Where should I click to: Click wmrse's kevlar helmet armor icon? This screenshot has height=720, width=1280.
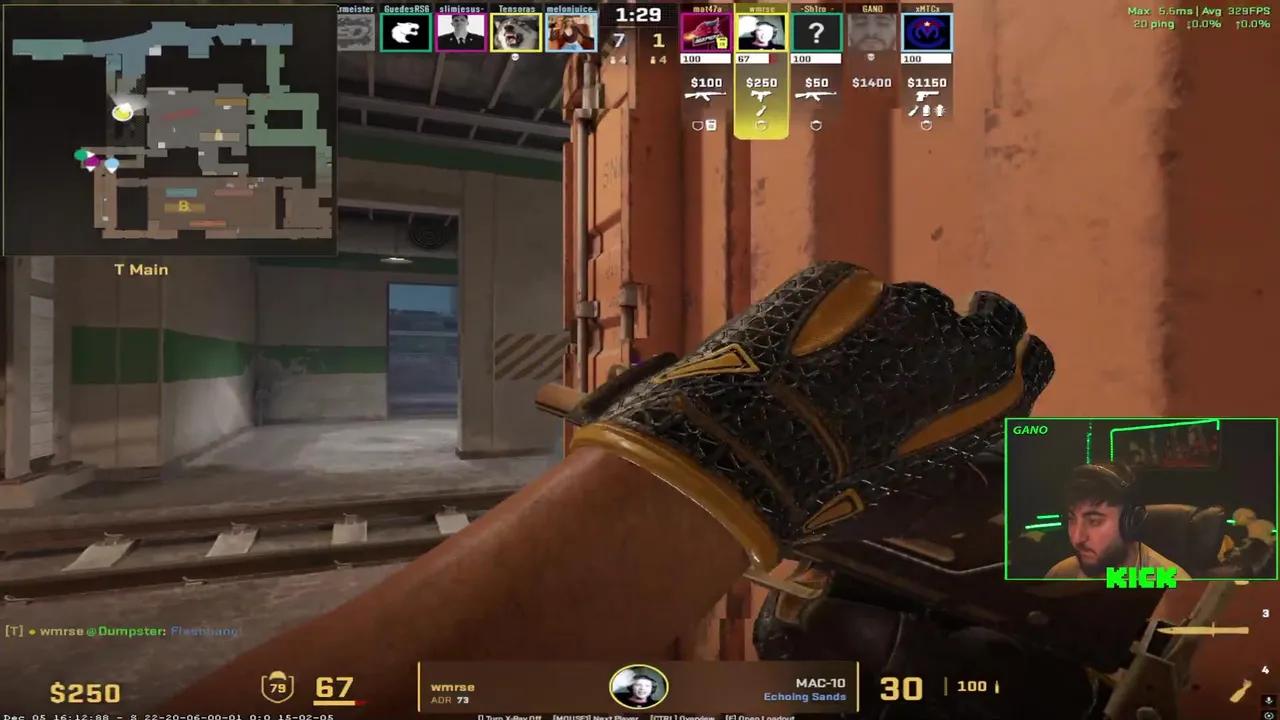pos(762,125)
